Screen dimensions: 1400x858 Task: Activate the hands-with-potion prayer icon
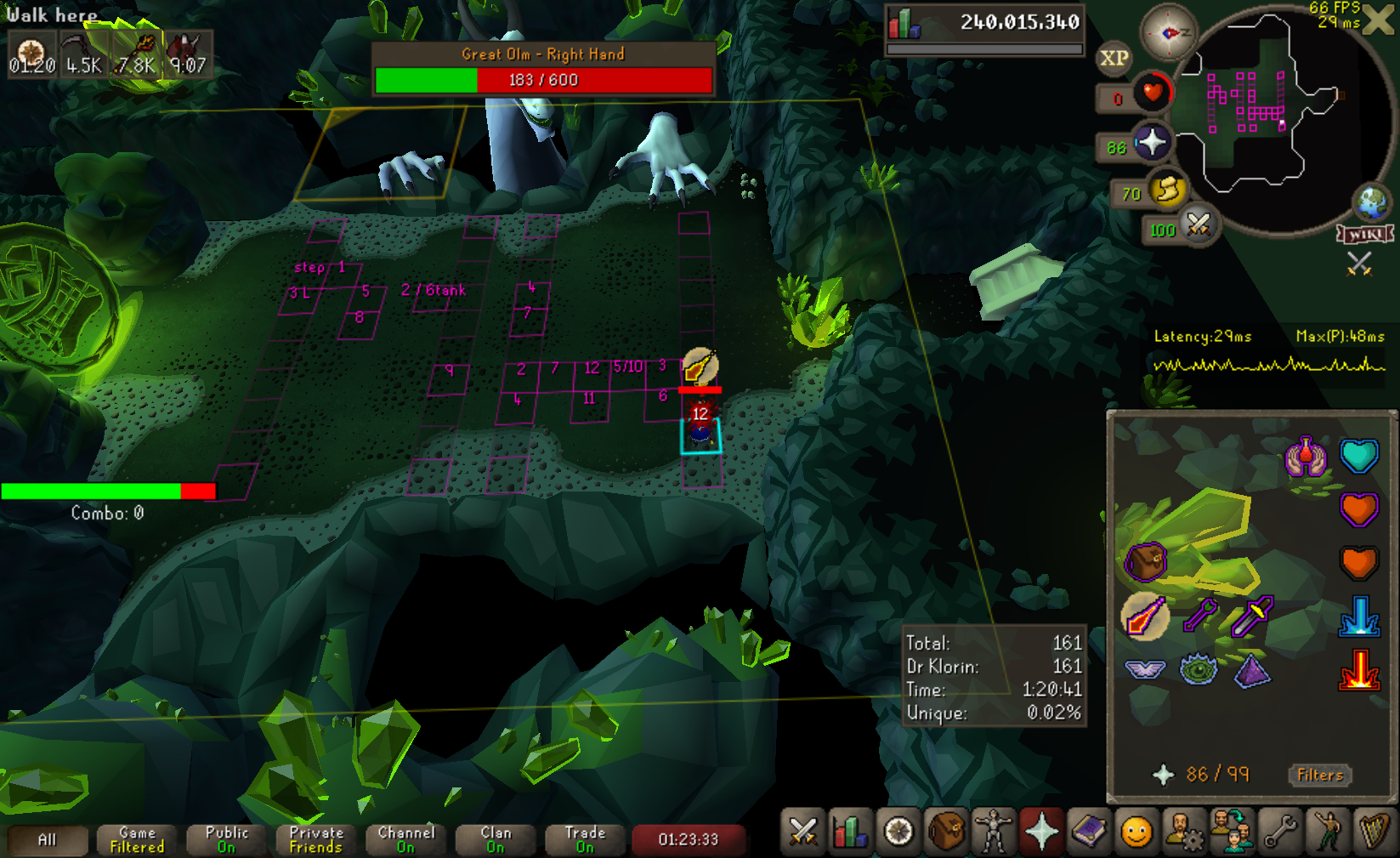click(x=1306, y=457)
